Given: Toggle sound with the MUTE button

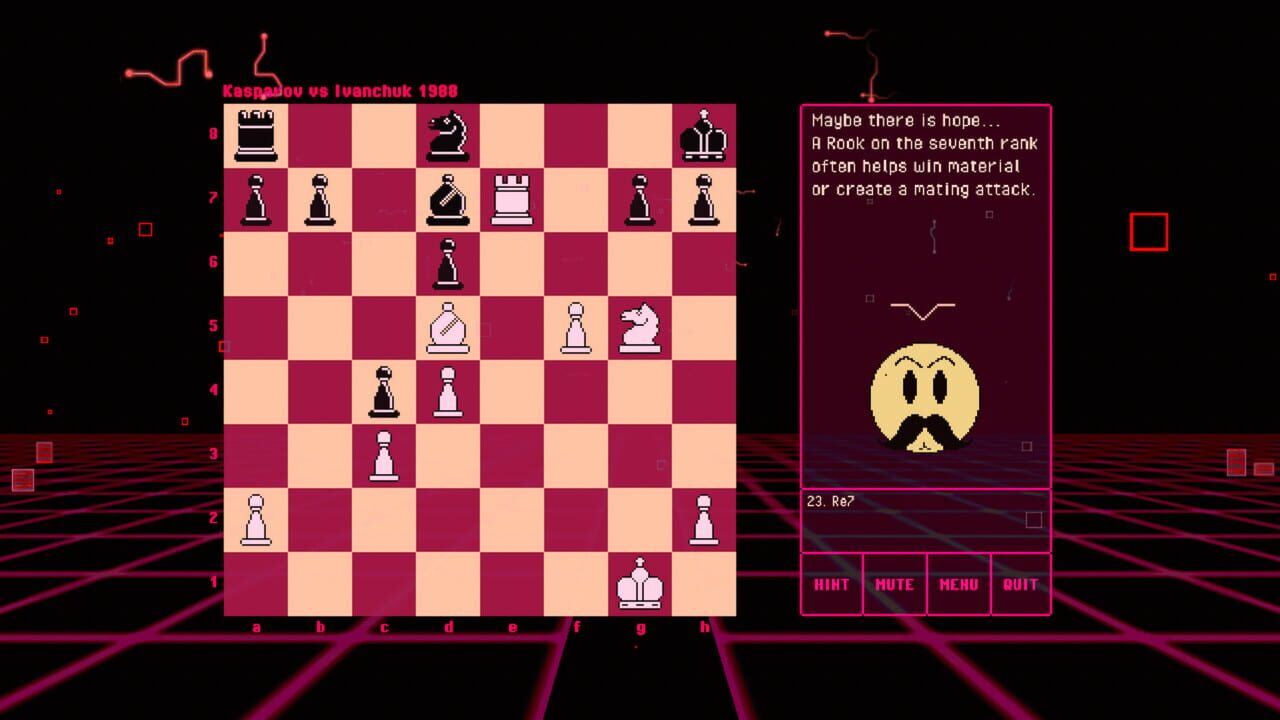Looking at the screenshot, I should click(x=893, y=585).
